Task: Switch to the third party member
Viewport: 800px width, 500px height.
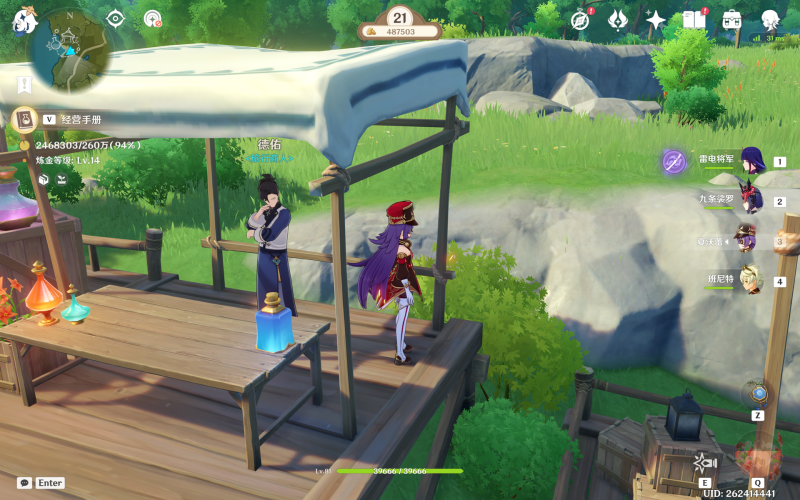Action: point(748,241)
